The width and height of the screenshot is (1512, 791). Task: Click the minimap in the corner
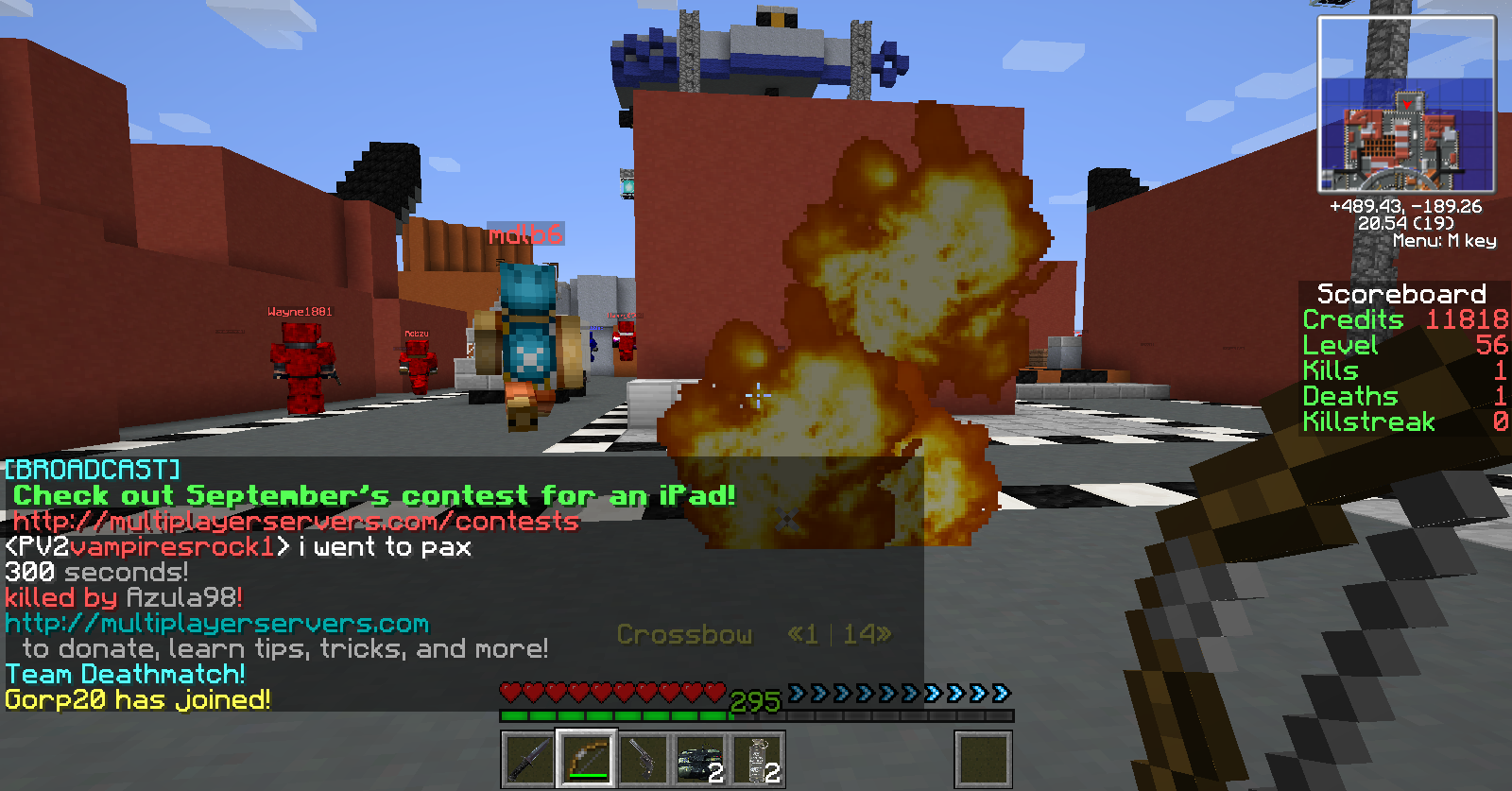(1406, 105)
